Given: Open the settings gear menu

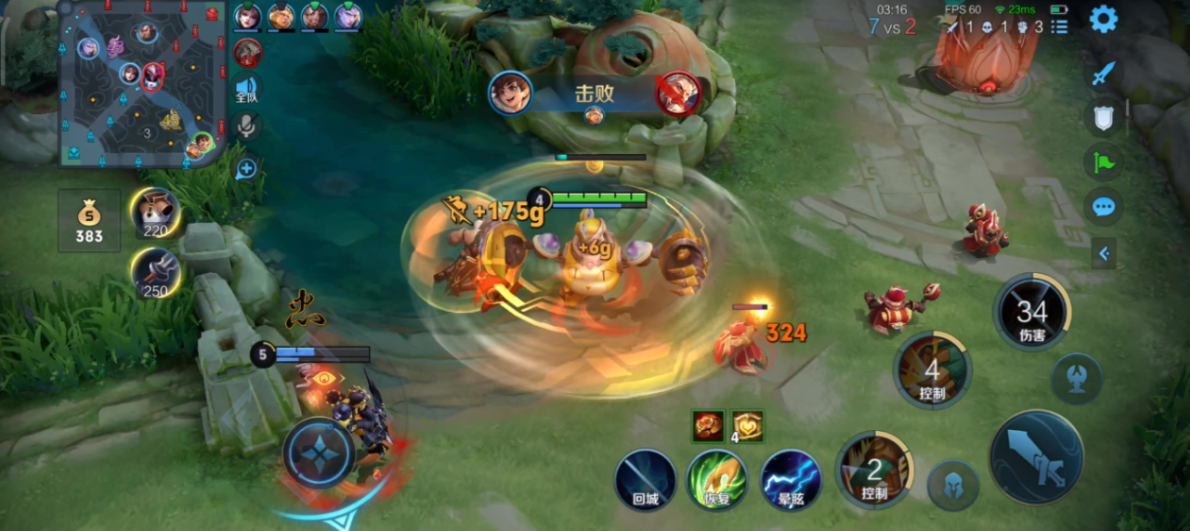Looking at the screenshot, I should pos(1103,19).
